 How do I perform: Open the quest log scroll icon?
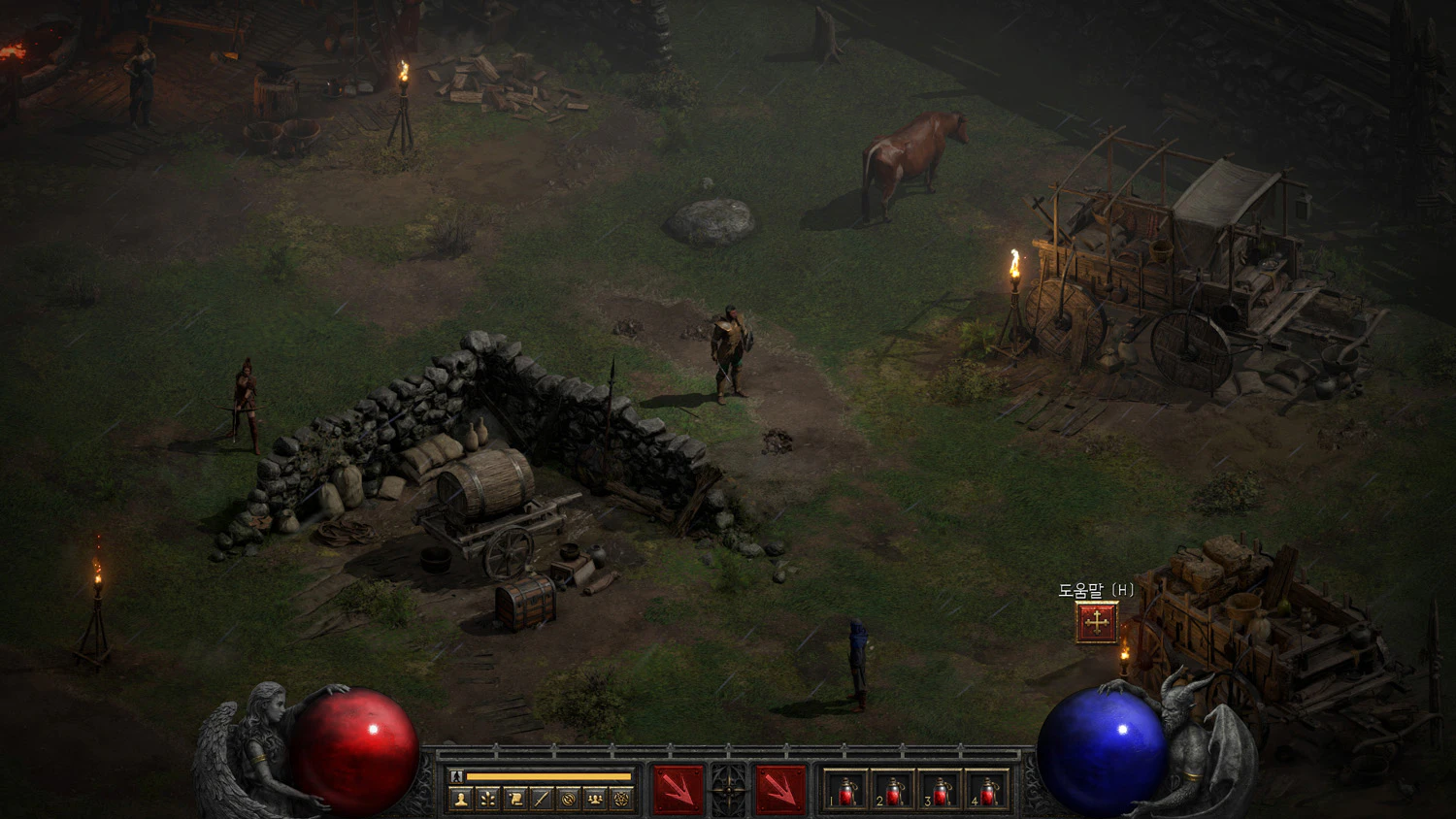[x=515, y=799]
